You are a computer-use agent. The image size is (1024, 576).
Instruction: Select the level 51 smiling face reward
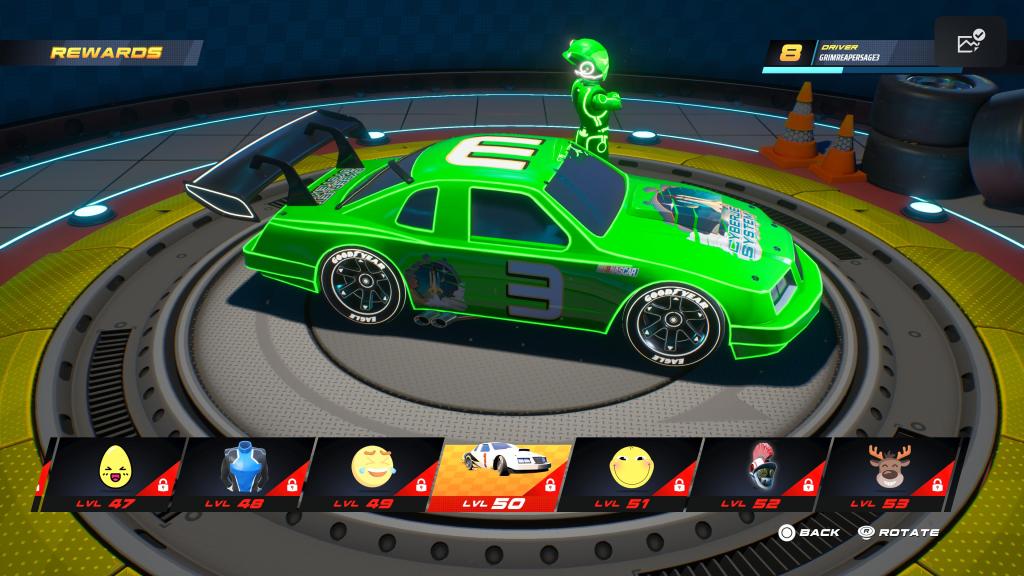click(x=630, y=472)
